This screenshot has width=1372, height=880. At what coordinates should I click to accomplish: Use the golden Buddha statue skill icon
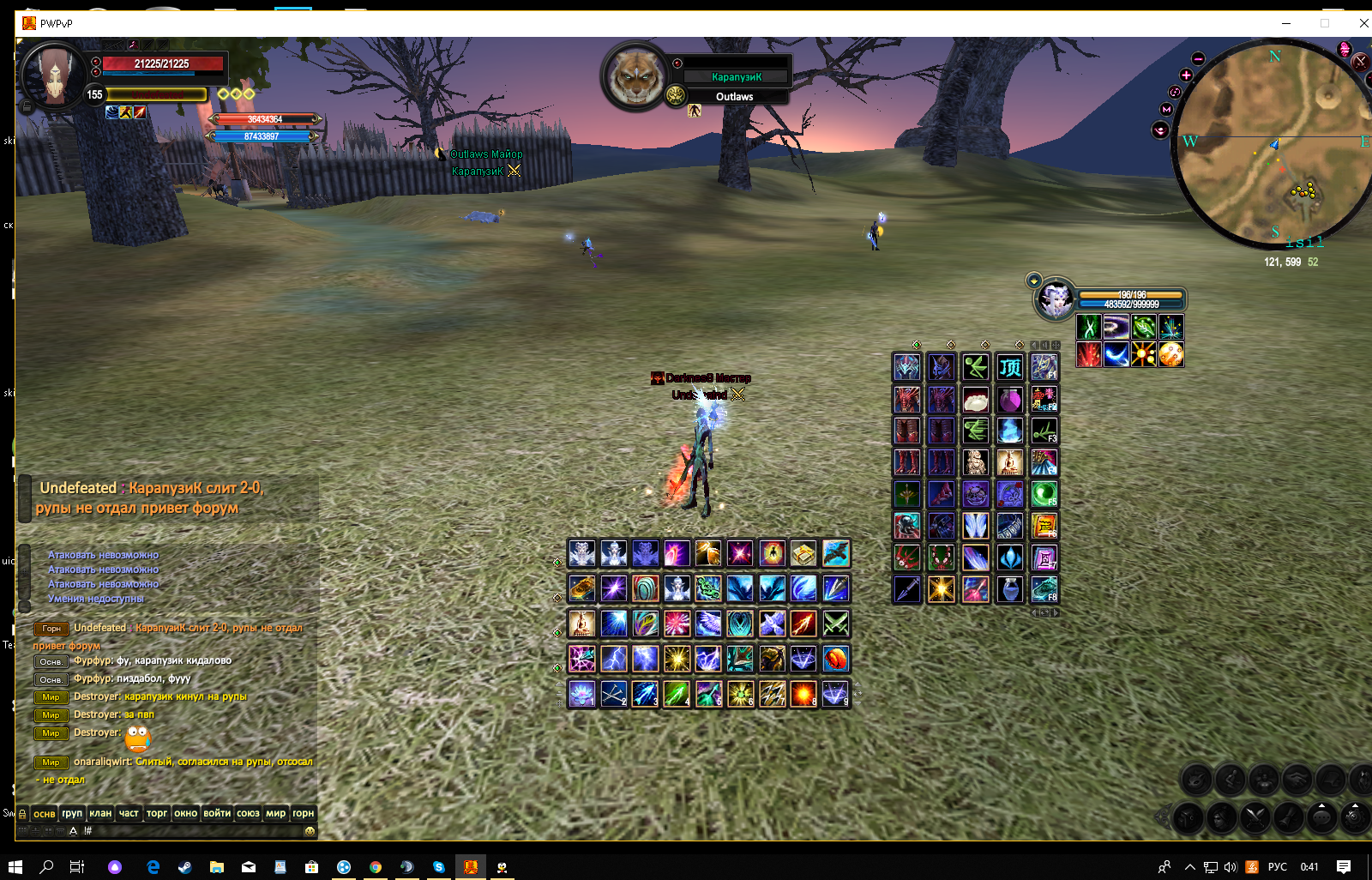581,624
